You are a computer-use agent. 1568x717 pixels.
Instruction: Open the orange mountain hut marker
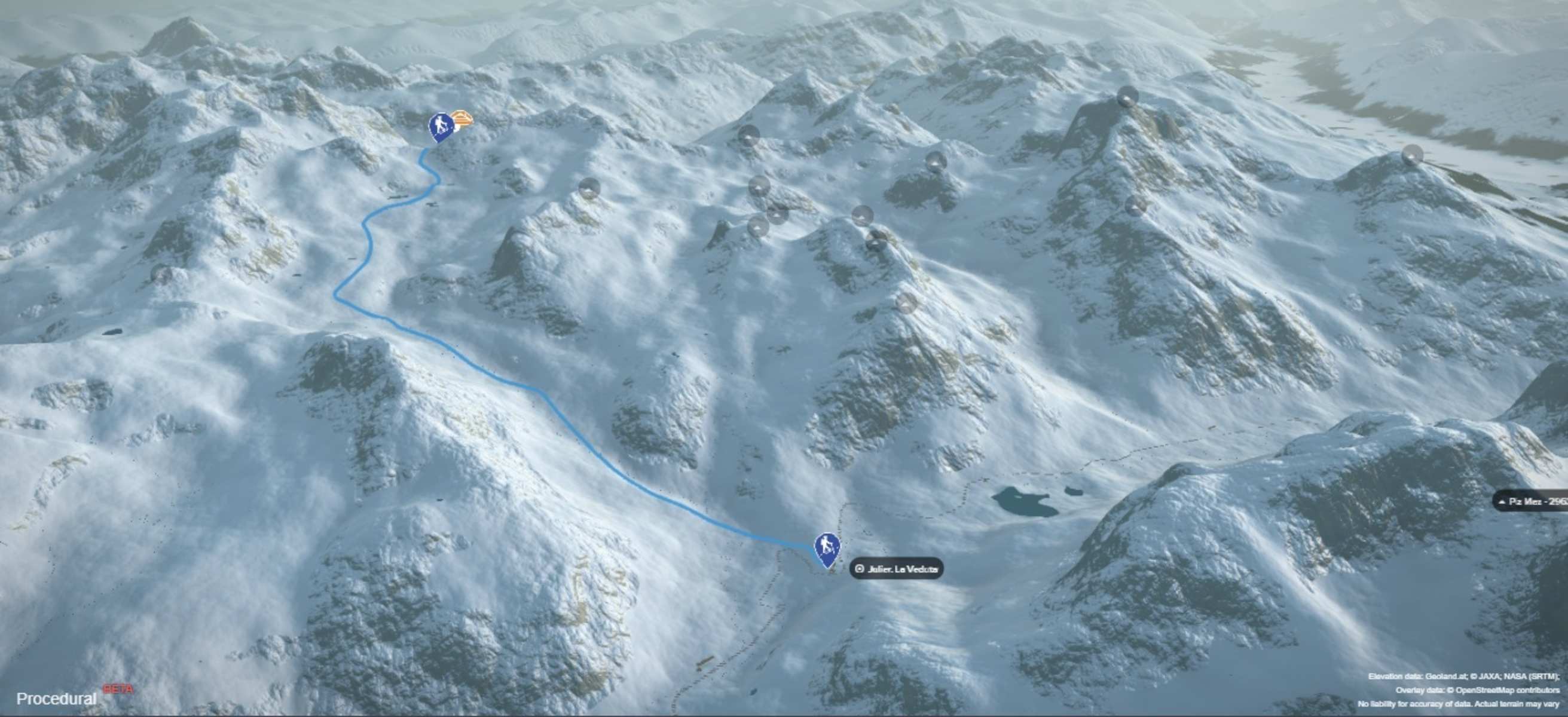pos(462,119)
